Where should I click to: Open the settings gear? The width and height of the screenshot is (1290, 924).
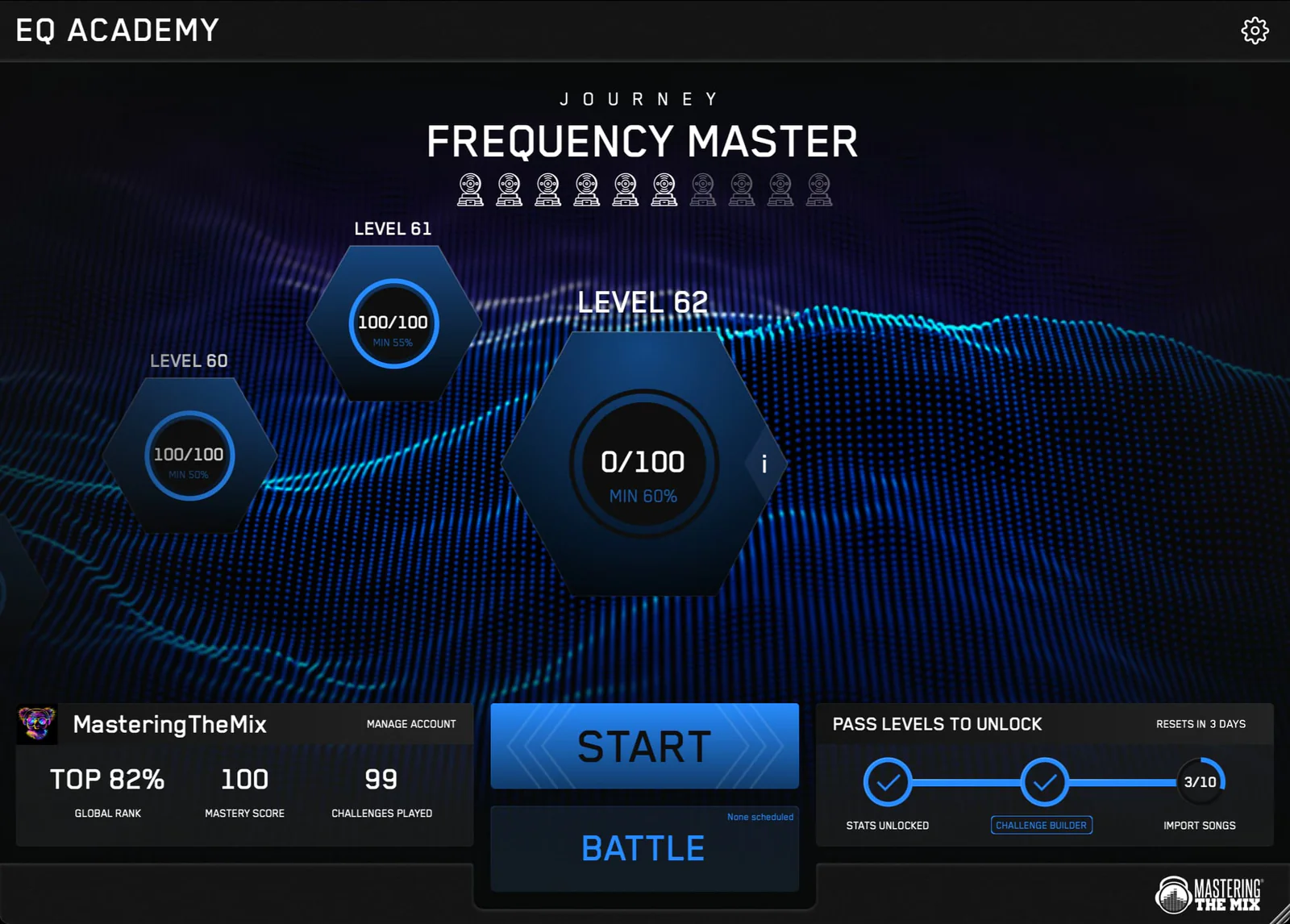click(1255, 30)
